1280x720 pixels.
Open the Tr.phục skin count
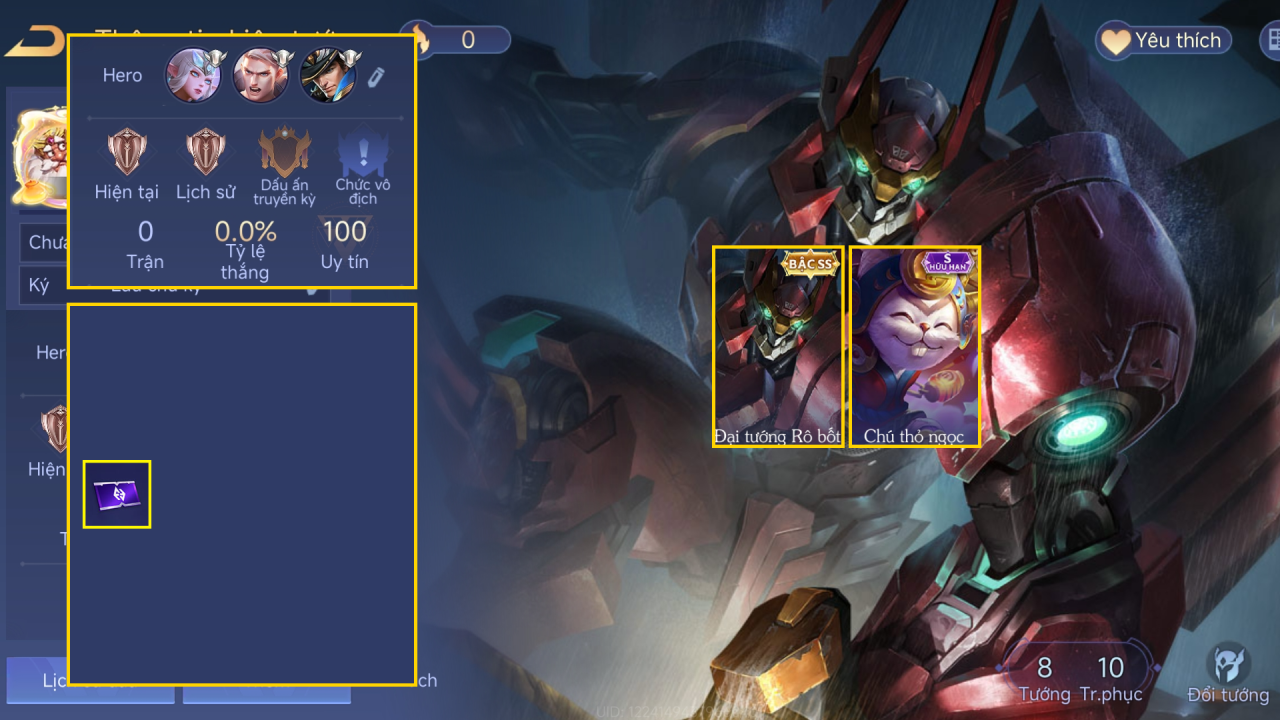pyautogui.click(x=1110, y=678)
